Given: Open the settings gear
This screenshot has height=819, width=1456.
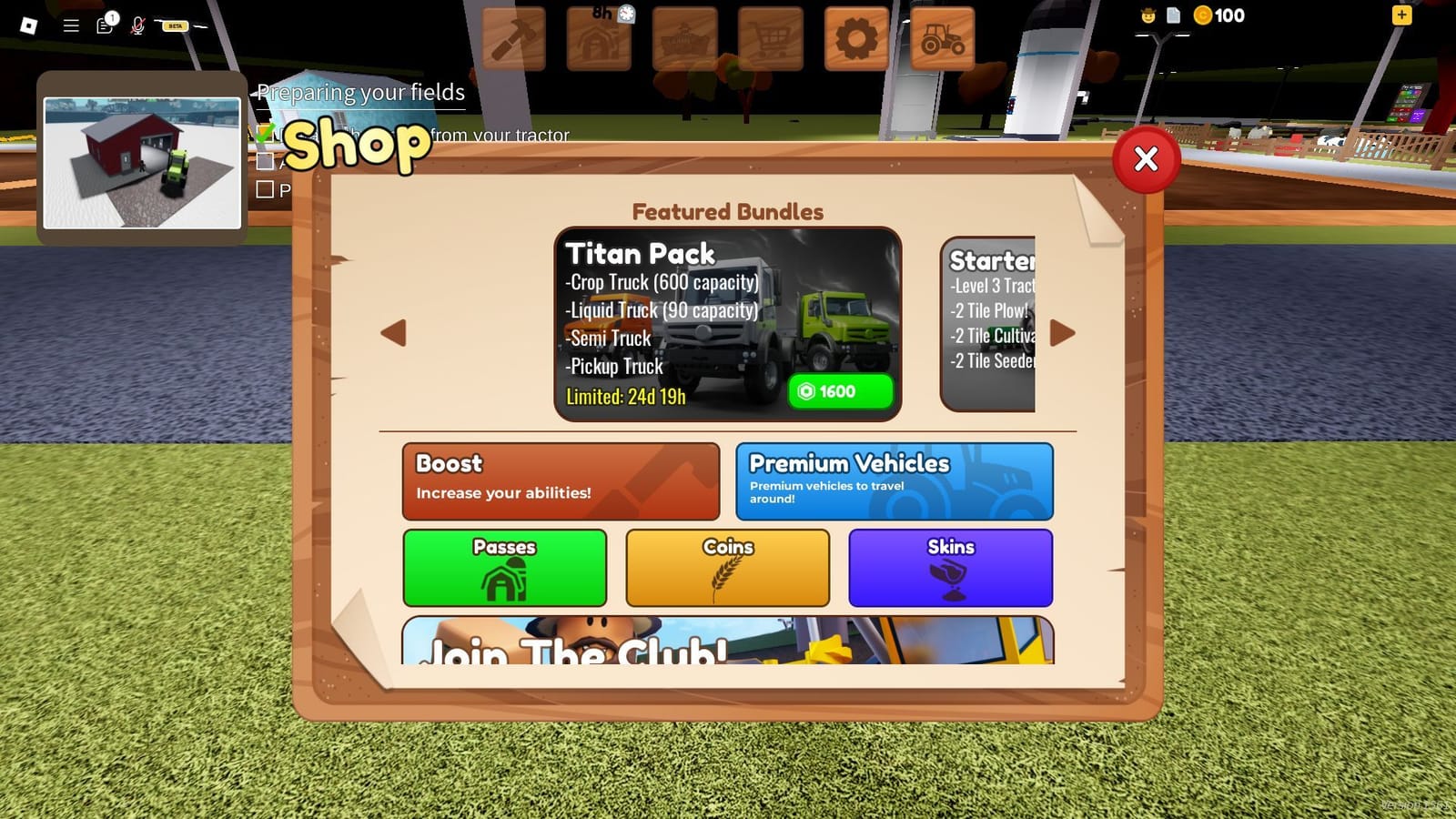Looking at the screenshot, I should coord(855,37).
